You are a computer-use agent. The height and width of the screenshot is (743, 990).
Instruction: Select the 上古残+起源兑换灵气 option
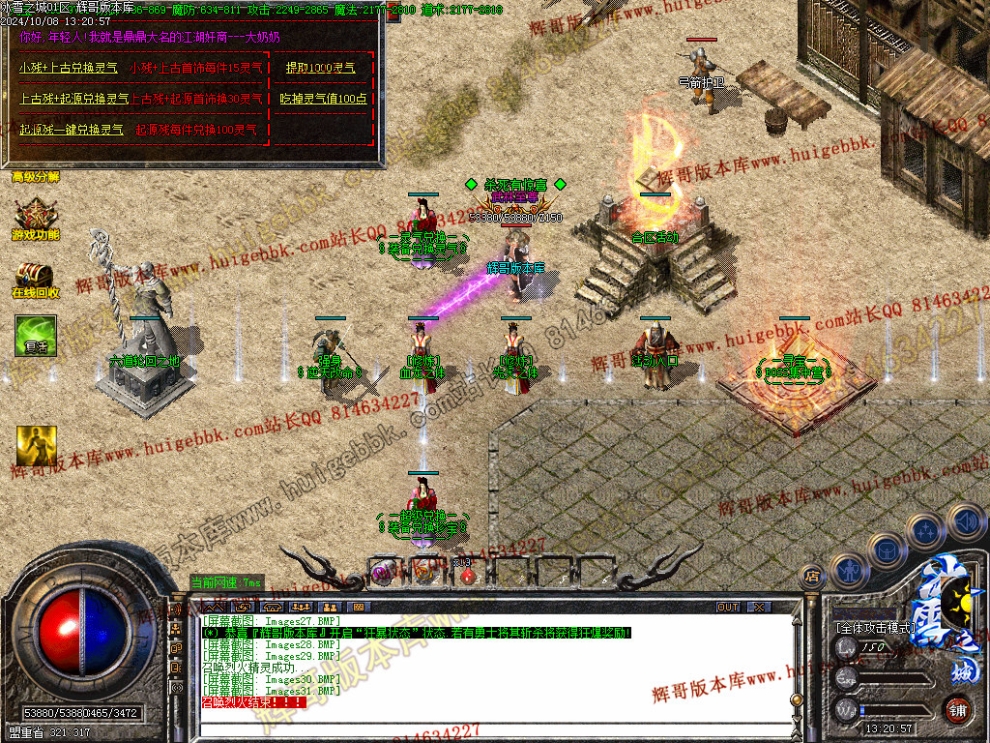[74, 99]
